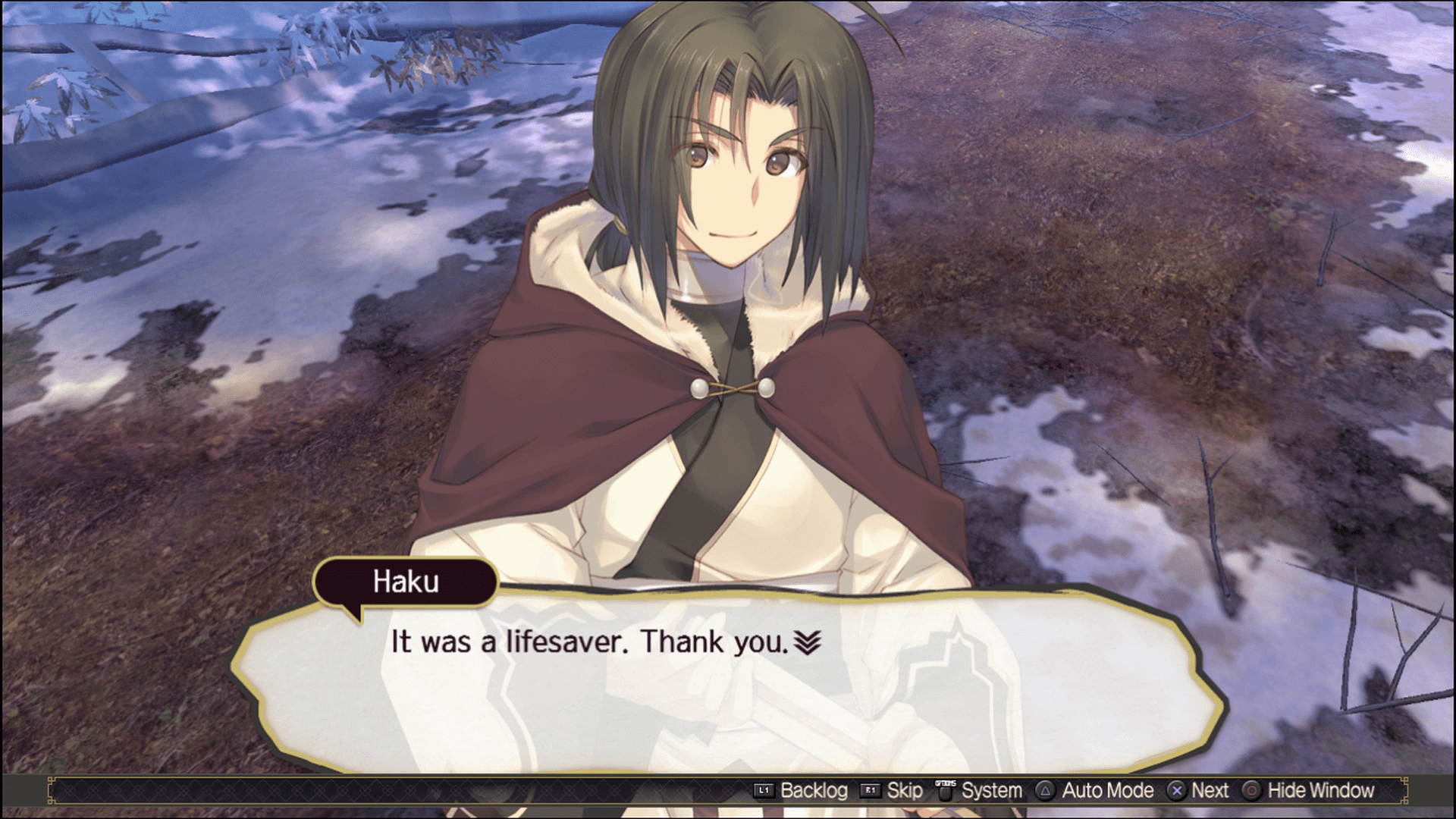Click Next to advance the dialogue
Screen dimensions: 1456x819
click(x=1211, y=790)
